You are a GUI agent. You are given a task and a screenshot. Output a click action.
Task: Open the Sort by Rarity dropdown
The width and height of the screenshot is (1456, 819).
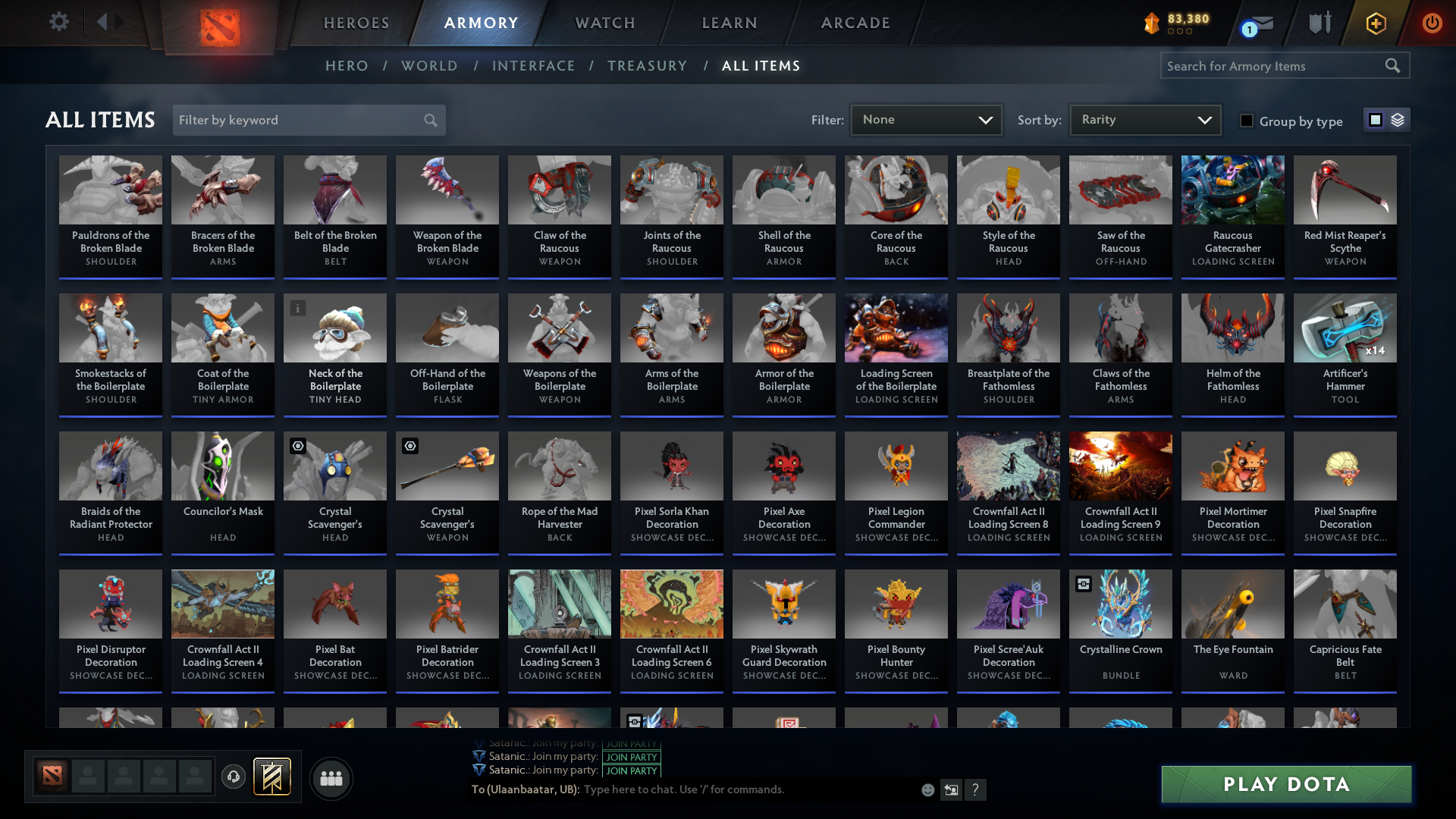(1144, 119)
